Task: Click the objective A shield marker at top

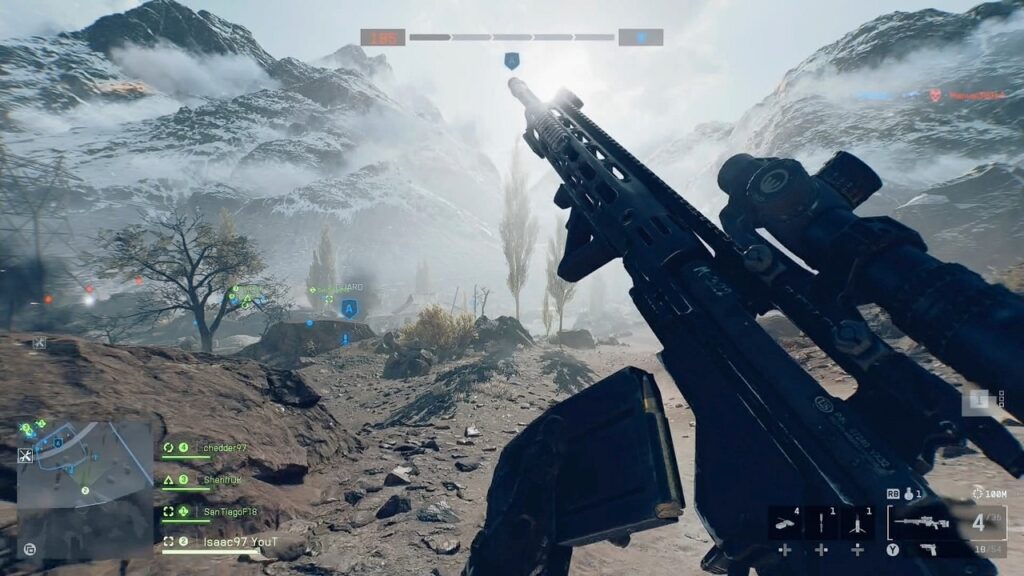Action: 511,61
